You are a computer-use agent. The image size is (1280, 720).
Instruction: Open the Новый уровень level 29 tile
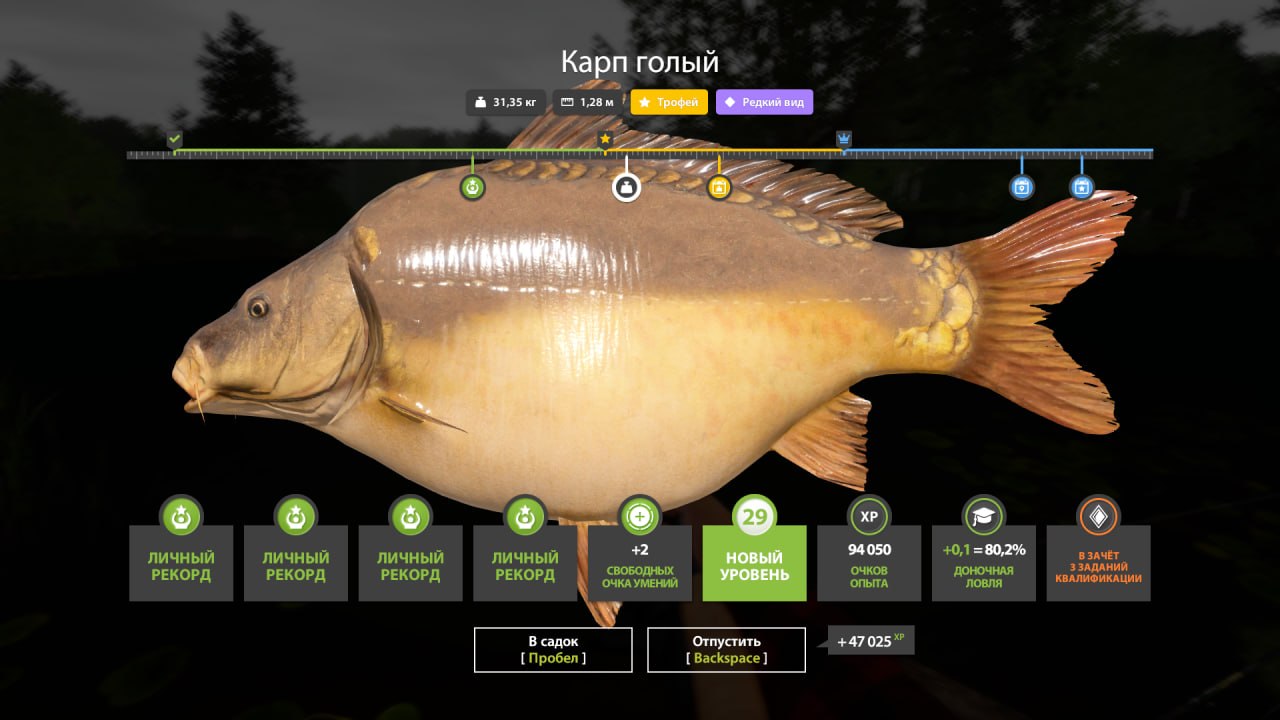(x=754, y=562)
